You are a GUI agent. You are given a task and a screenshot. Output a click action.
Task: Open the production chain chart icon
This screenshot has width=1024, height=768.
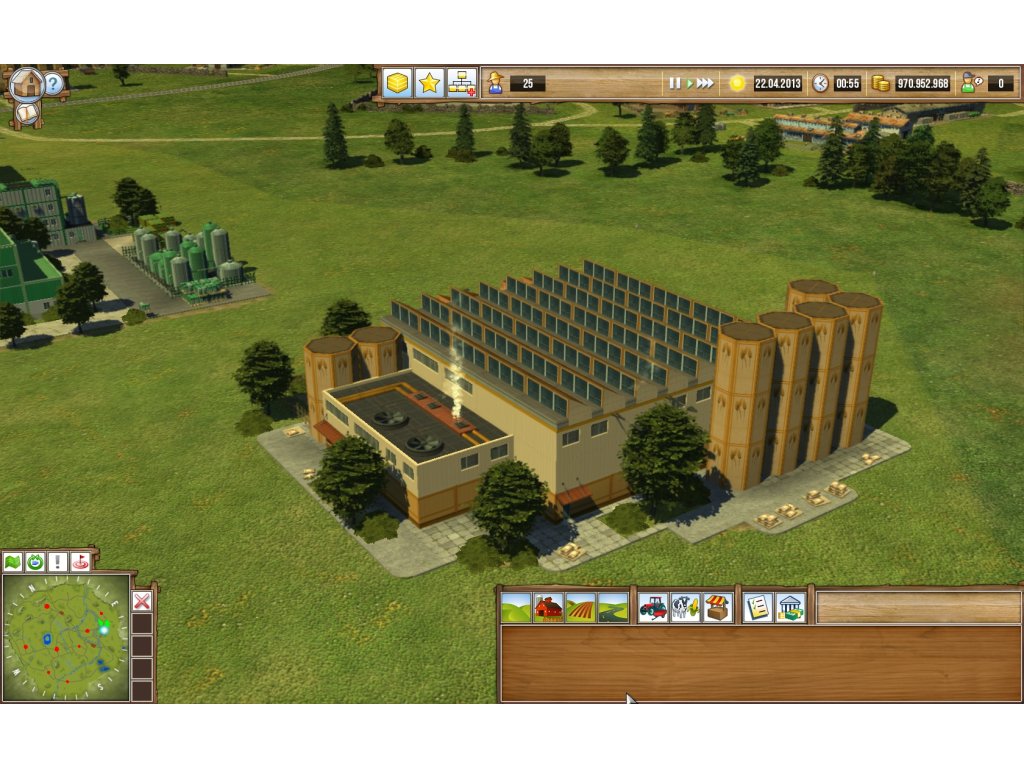pyautogui.click(x=461, y=83)
